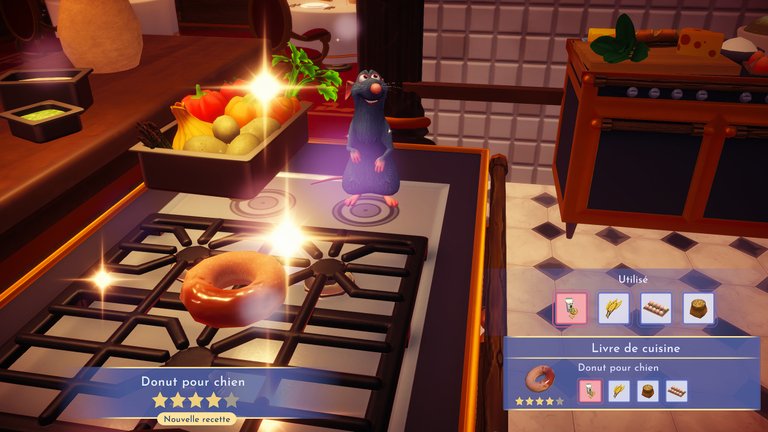
Task: Choose the wheat ingredient in the cookbook recipe
Action: pos(619,391)
